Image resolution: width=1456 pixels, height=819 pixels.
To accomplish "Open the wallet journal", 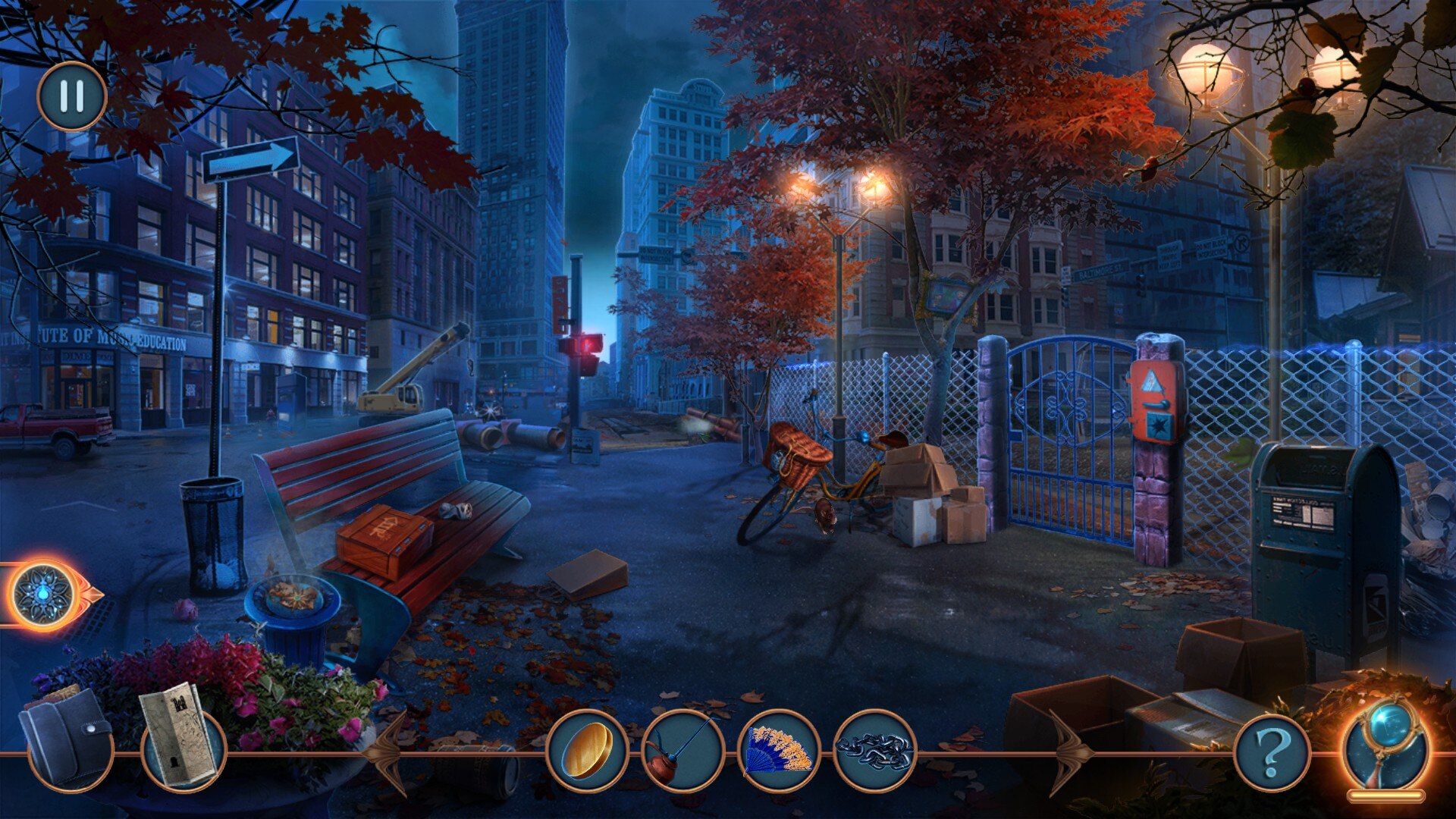I will click(x=68, y=736).
